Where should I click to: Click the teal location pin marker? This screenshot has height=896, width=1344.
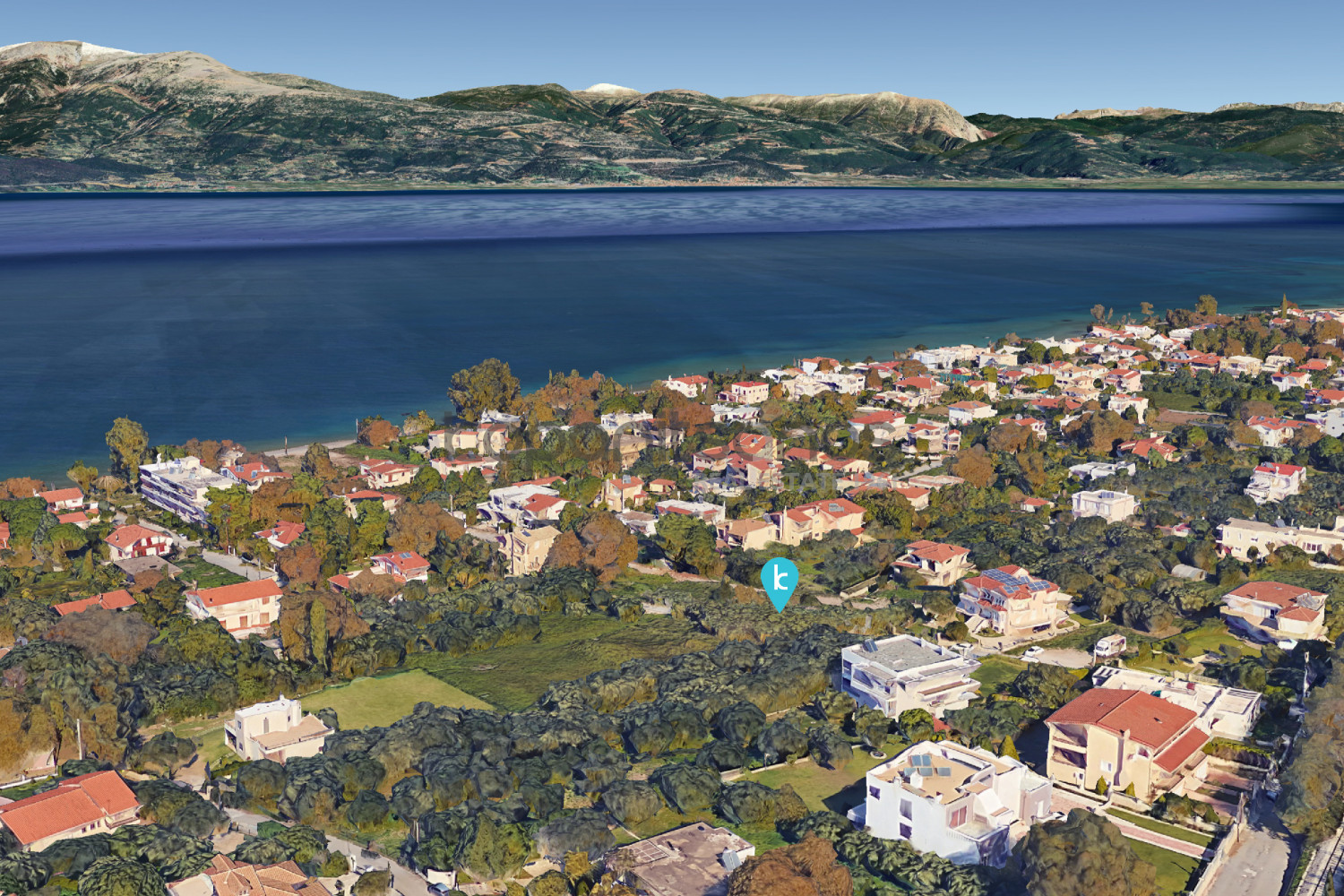coord(780,580)
